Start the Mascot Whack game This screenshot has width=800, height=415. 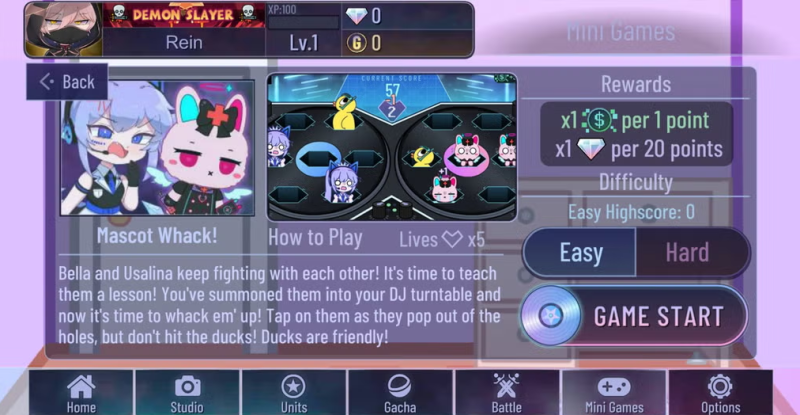click(635, 316)
